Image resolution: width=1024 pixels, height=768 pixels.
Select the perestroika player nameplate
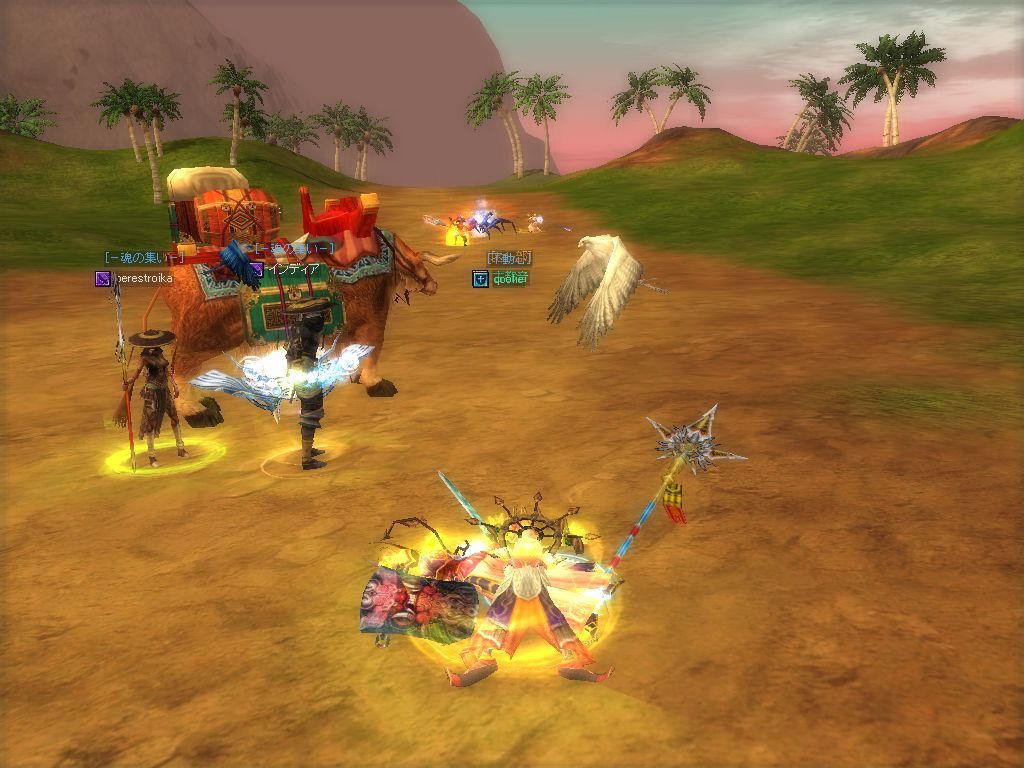pos(141,278)
